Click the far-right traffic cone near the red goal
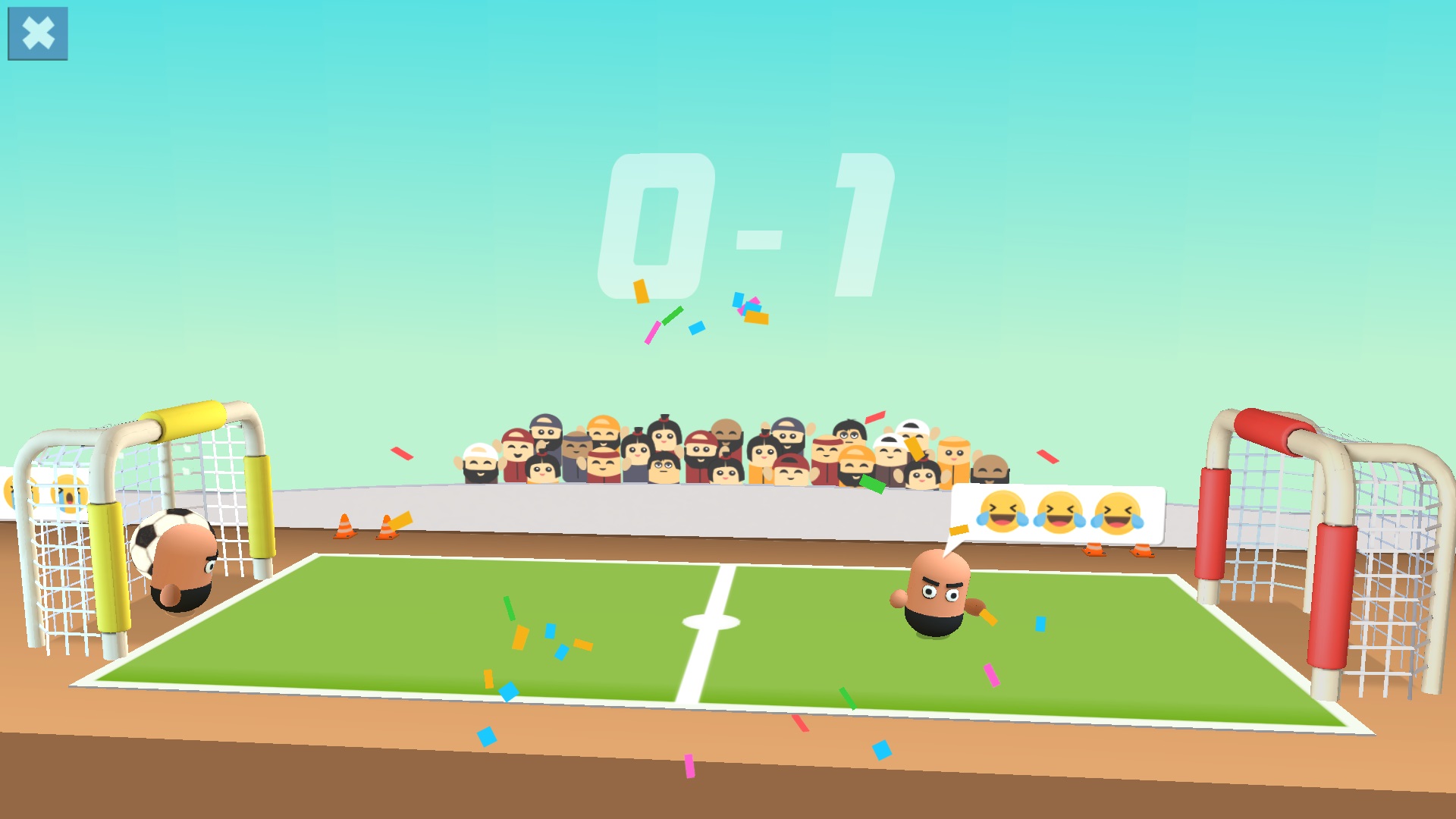Screen dimensions: 1456x819 point(1141,551)
